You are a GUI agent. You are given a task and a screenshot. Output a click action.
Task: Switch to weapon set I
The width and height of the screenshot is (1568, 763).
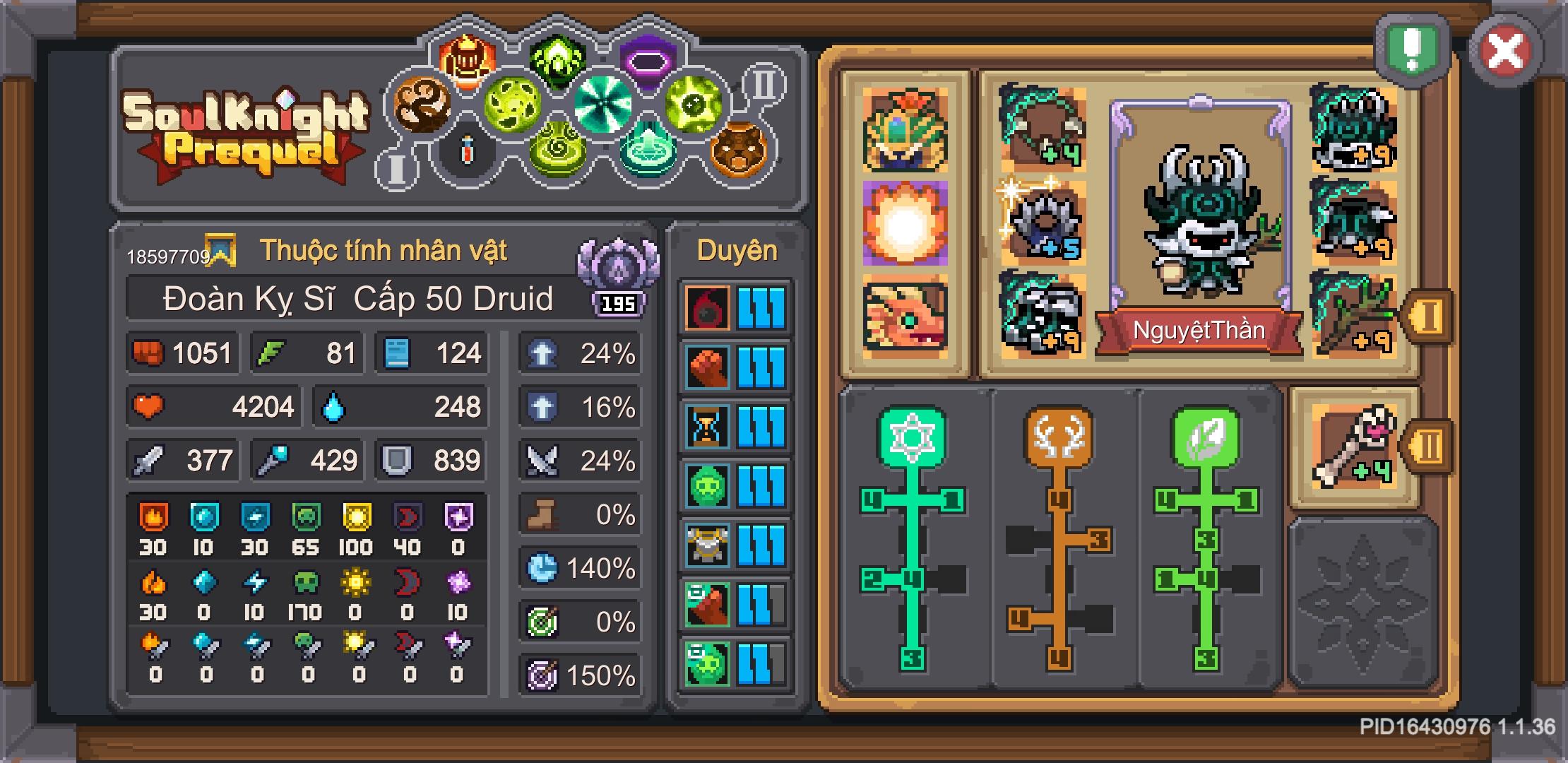click(1429, 318)
